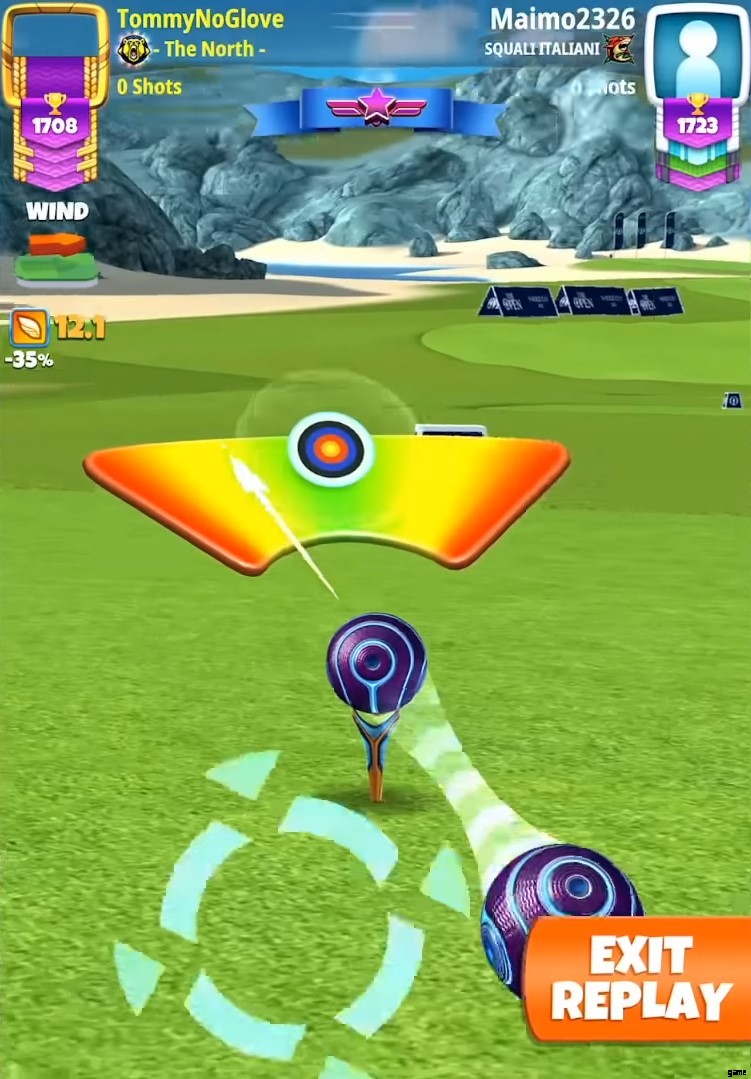This screenshot has width=751, height=1079.
Task: Tap the bullseye aiming target
Action: click(330, 448)
